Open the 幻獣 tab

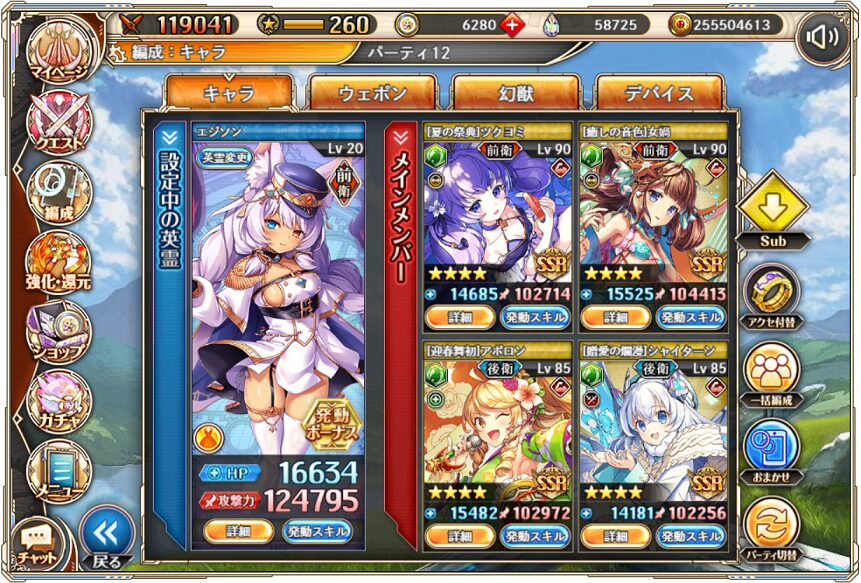pyautogui.click(x=516, y=94)
